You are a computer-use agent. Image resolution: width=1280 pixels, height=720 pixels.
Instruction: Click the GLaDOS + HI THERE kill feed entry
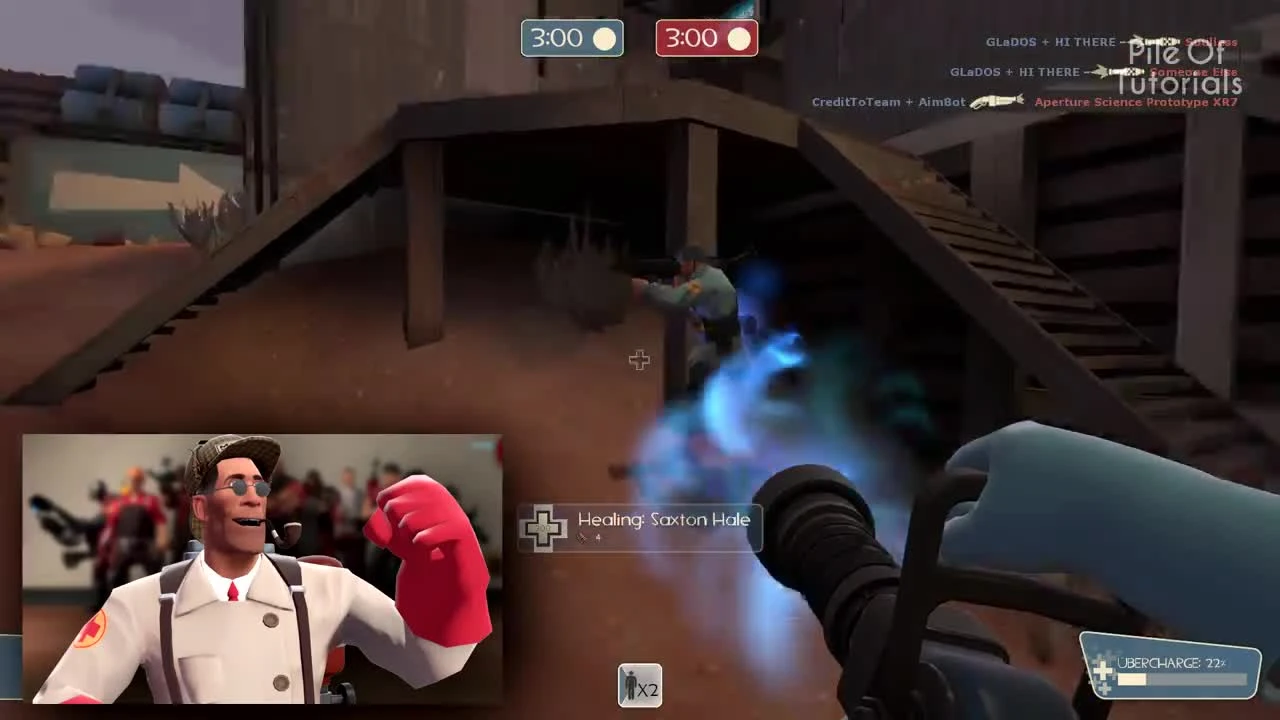1013,71
